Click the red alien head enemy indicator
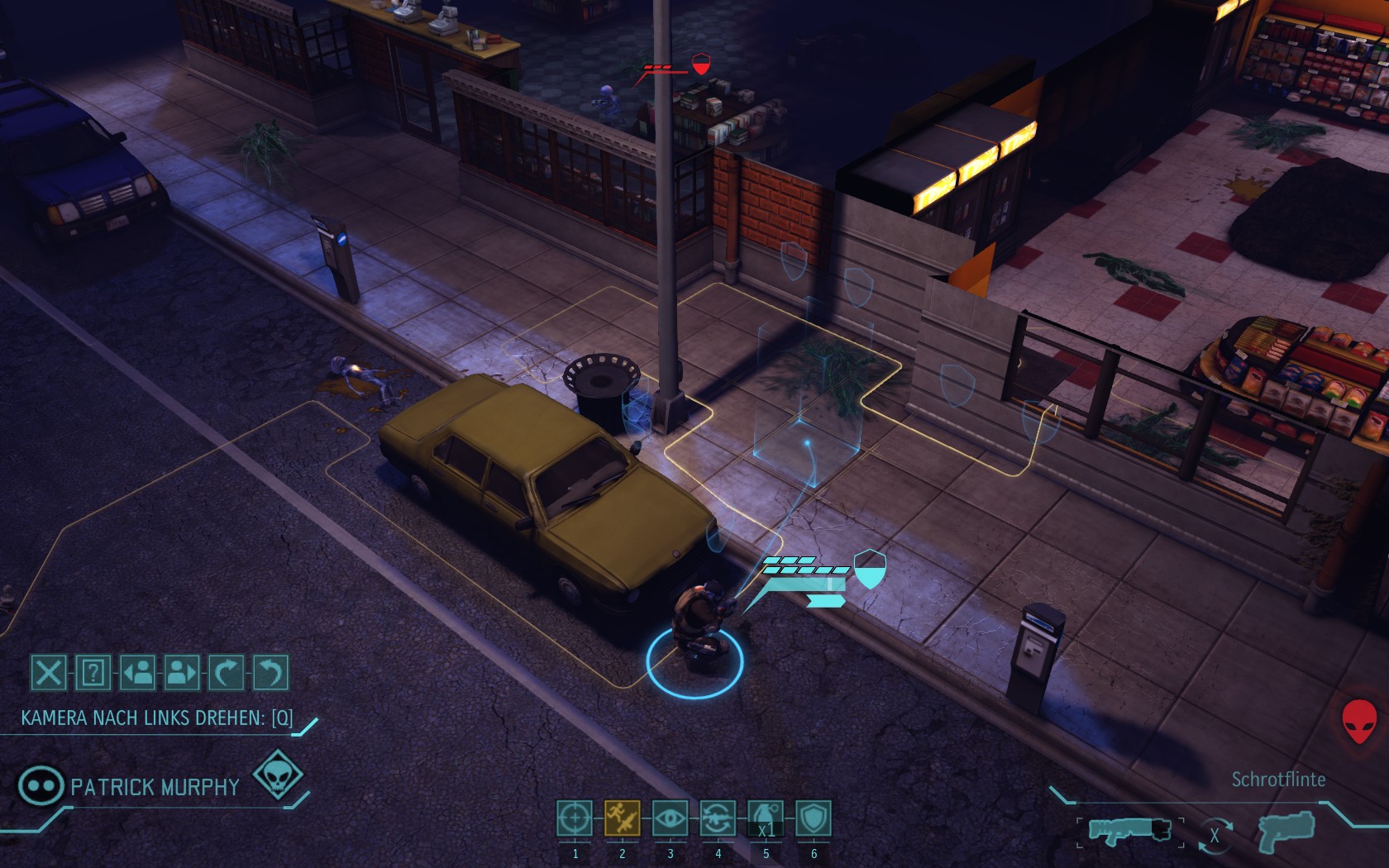The width and height of the screenshot is (1389, 868). pyautogui.click(x=1359, y=721)
